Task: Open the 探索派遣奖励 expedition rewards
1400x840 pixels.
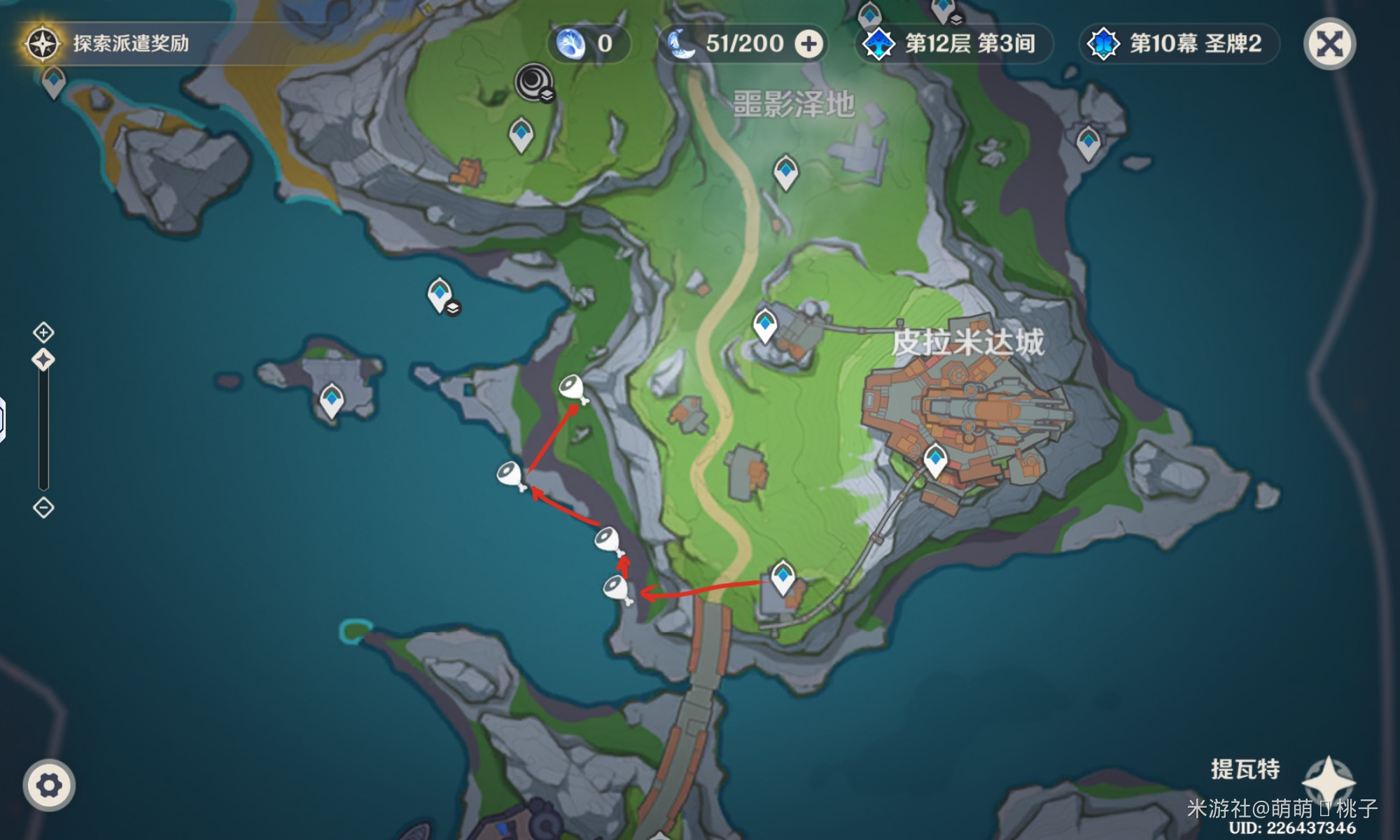Action: tap(108, 43)
